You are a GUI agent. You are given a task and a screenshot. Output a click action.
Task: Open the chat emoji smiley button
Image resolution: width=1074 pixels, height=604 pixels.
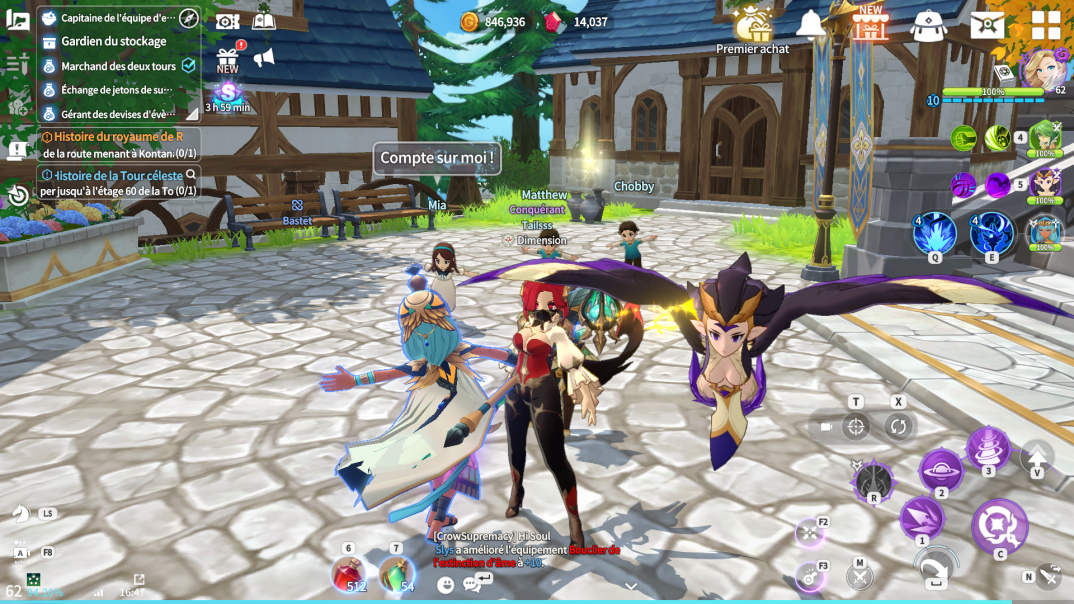446,585
